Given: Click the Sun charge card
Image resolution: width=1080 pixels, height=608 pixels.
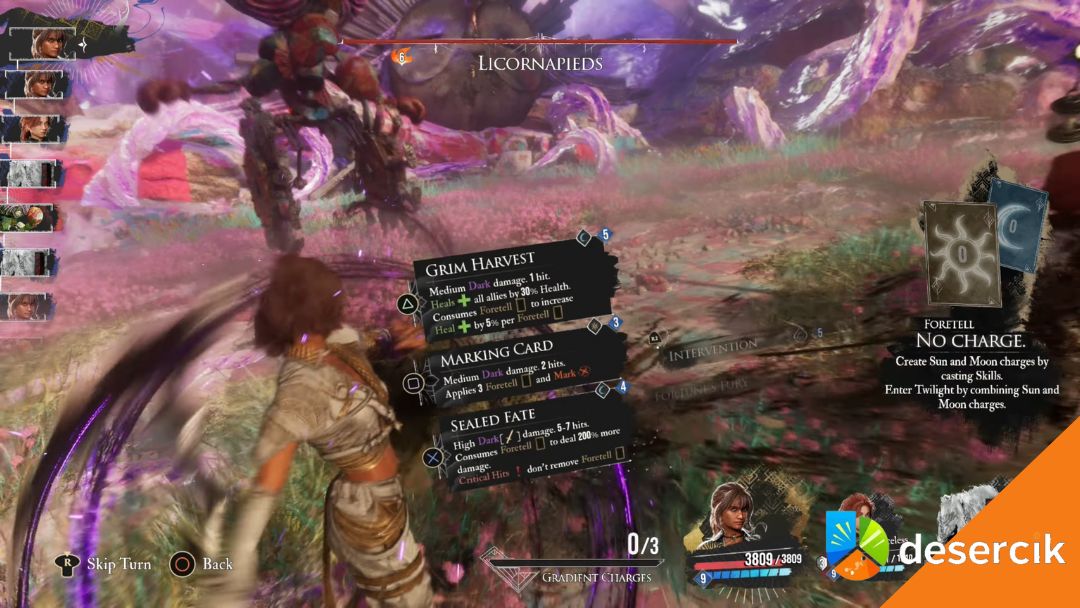Looking at the screenshot, I should 960,250.
